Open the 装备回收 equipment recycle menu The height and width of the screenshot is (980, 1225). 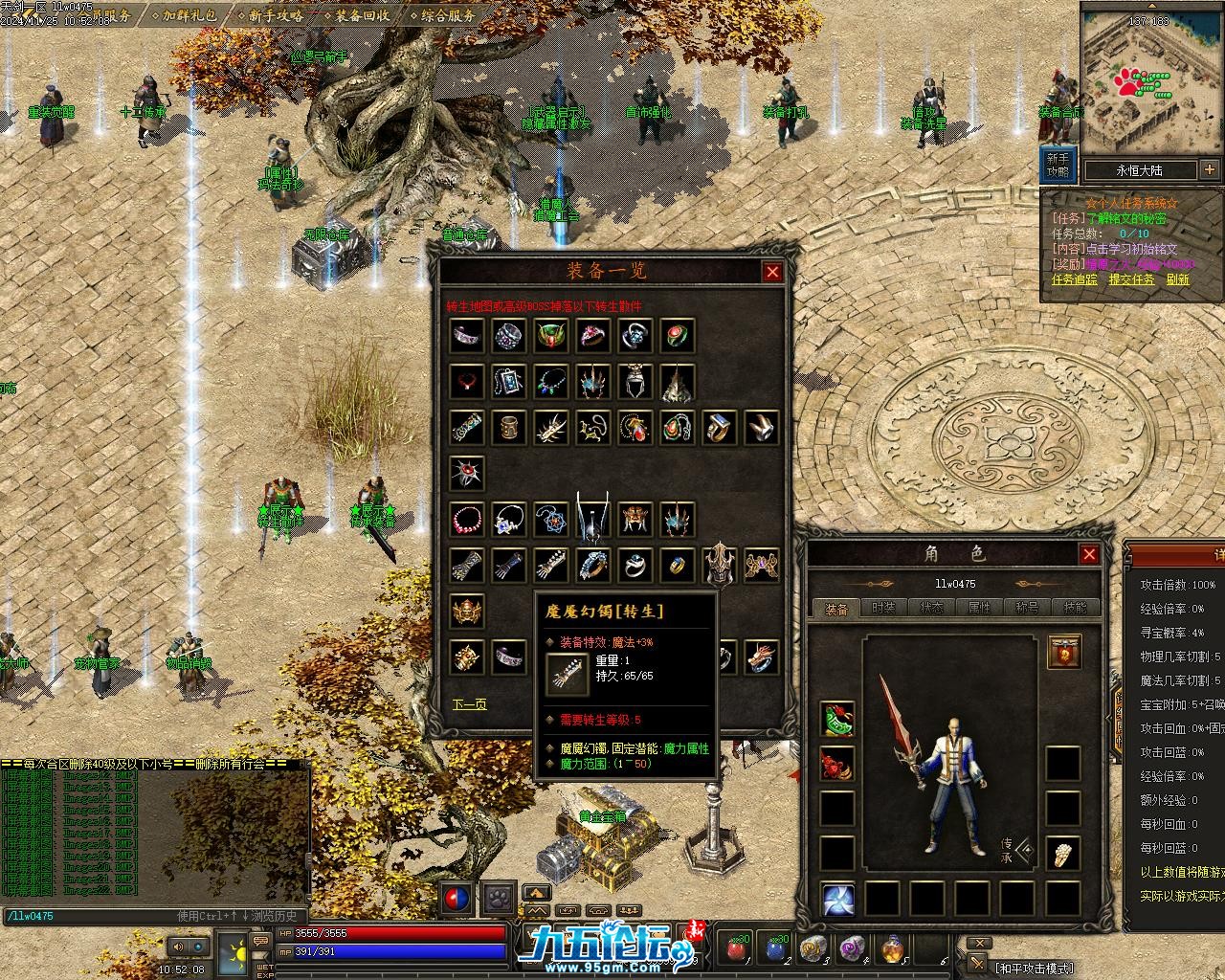tap(361, 15)
